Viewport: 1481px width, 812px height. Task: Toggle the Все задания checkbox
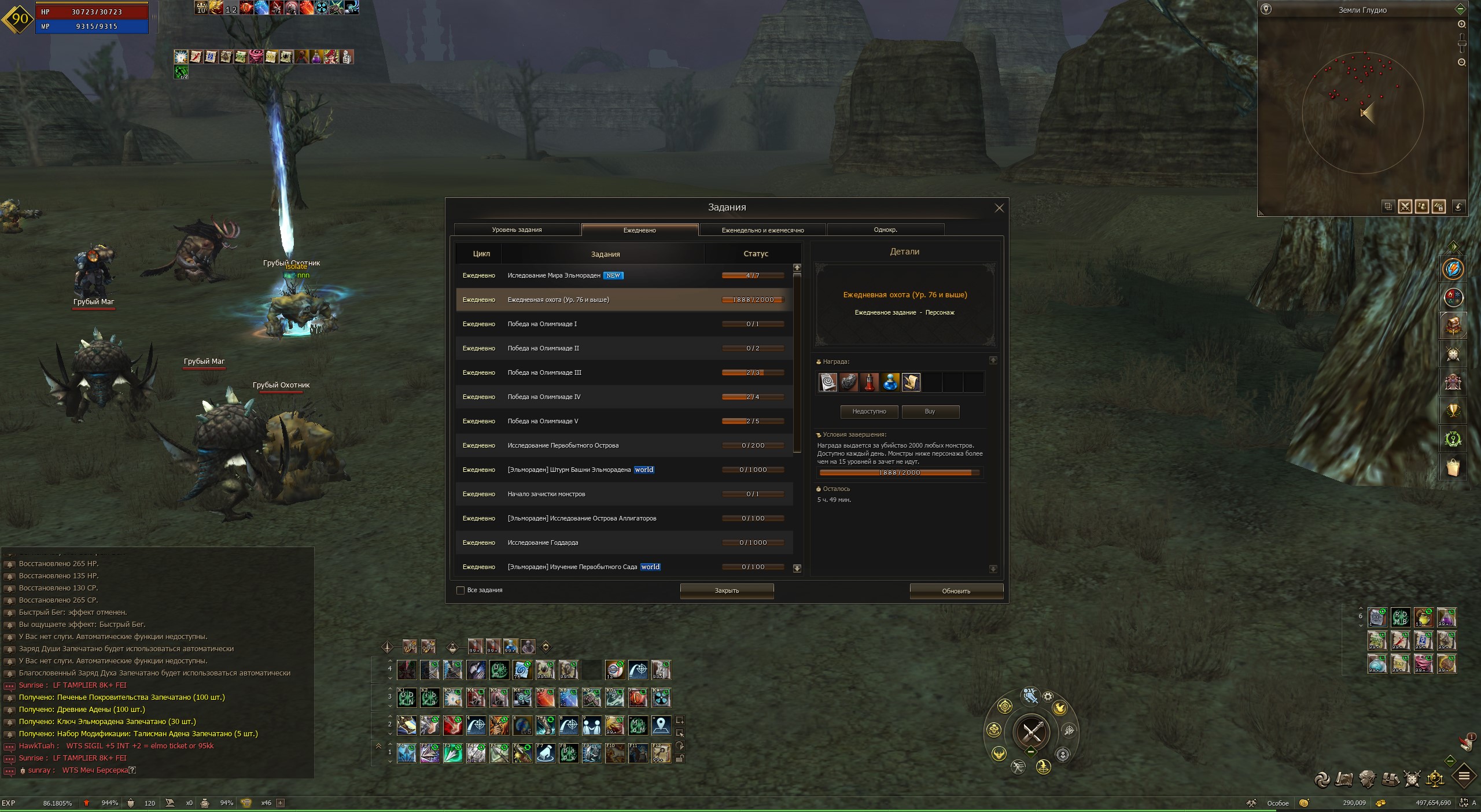[460, 590]
